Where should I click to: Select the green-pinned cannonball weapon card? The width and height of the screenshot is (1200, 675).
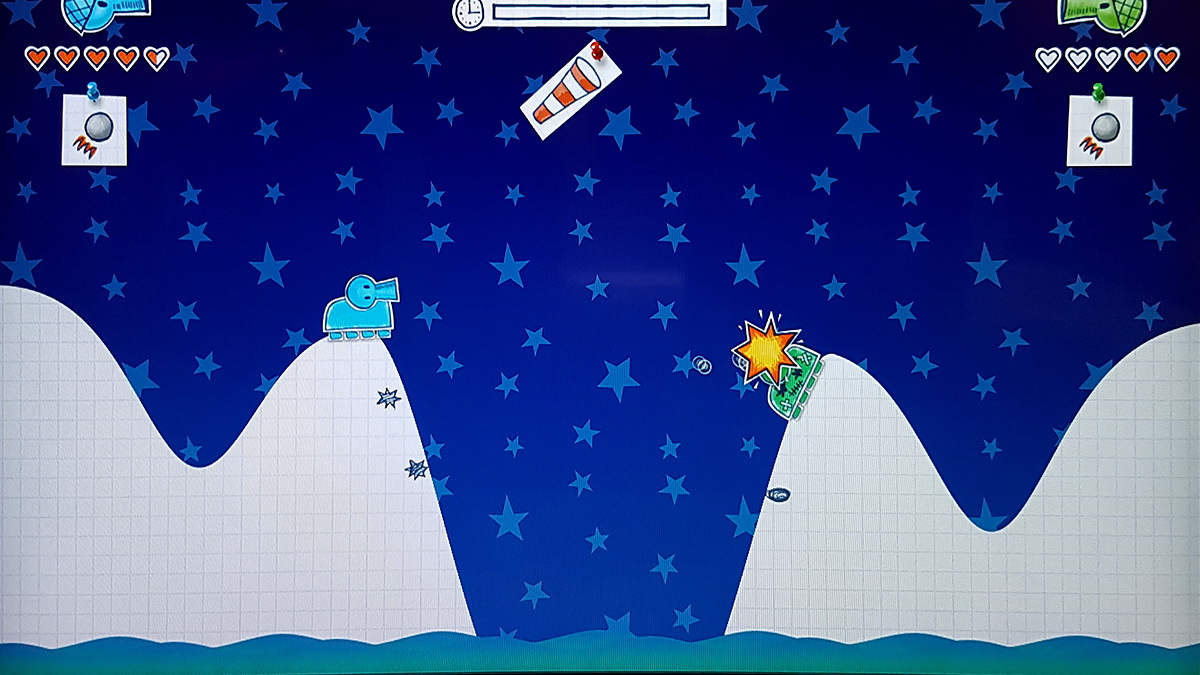tap(1099, 130)
